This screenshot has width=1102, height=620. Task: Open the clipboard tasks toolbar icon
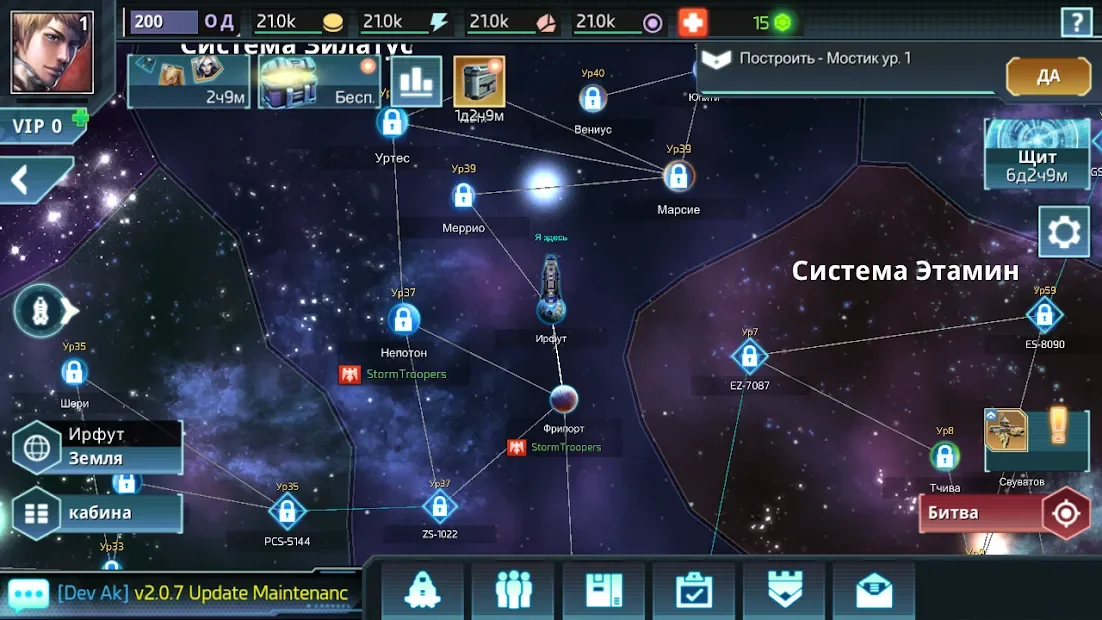tap(694, 591)
